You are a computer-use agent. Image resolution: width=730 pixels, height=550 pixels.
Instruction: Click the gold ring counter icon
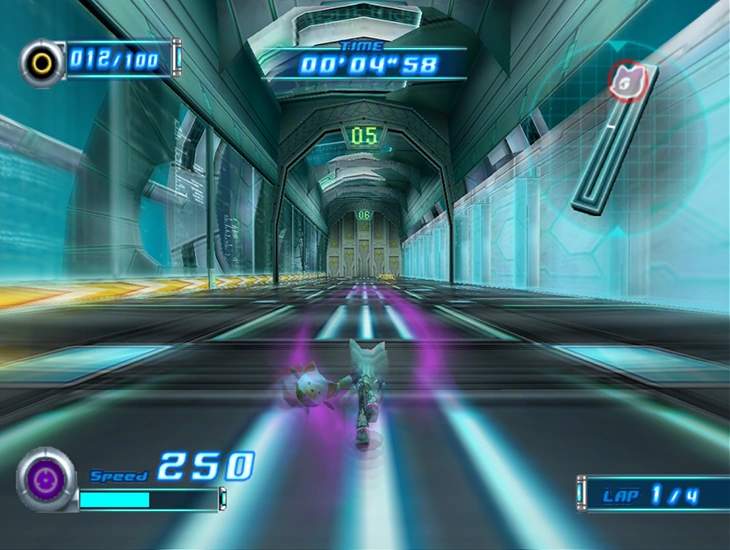[41, 63]
